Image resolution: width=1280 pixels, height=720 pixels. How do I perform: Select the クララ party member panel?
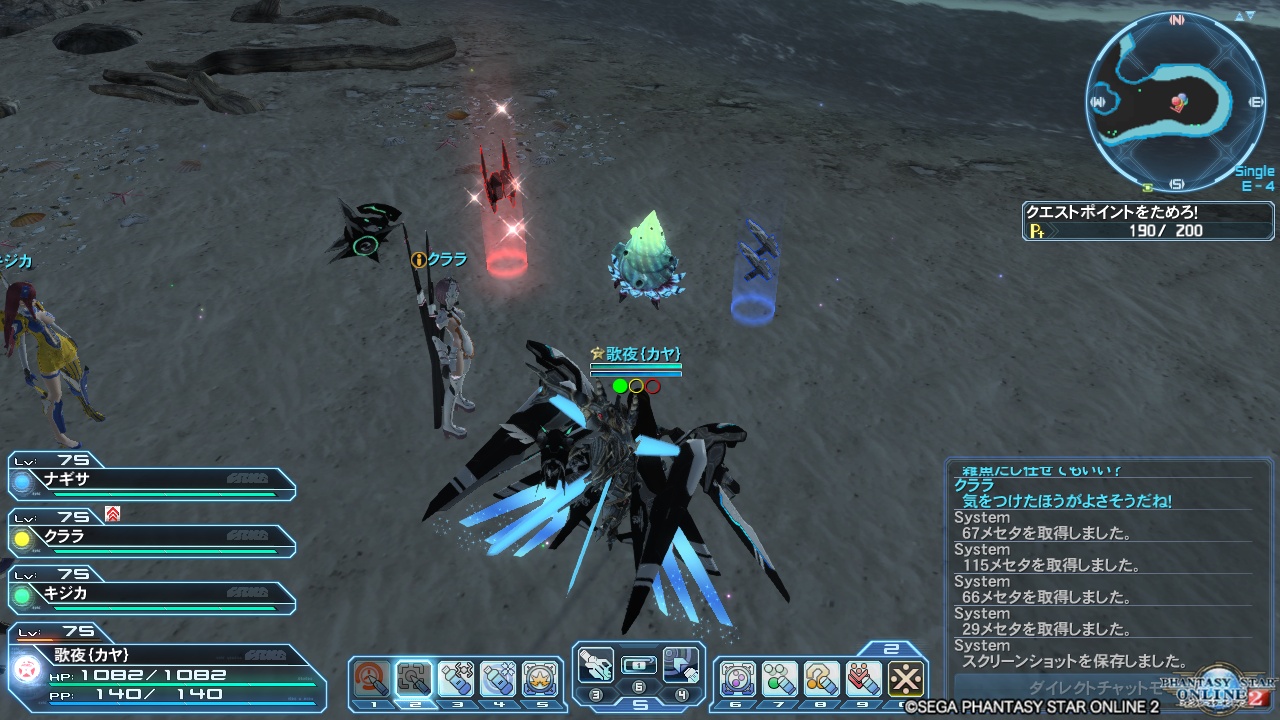tap(150, 536)
